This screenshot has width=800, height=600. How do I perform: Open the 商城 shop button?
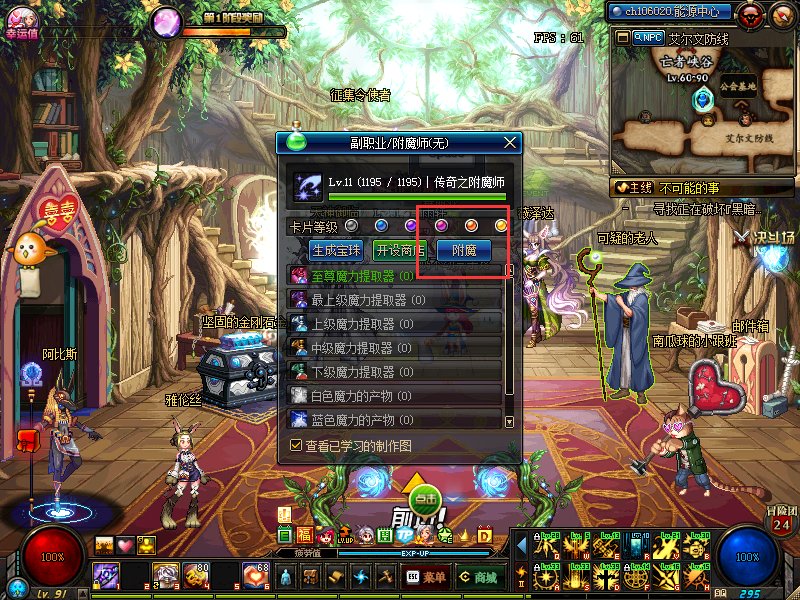tap(479, 577)
